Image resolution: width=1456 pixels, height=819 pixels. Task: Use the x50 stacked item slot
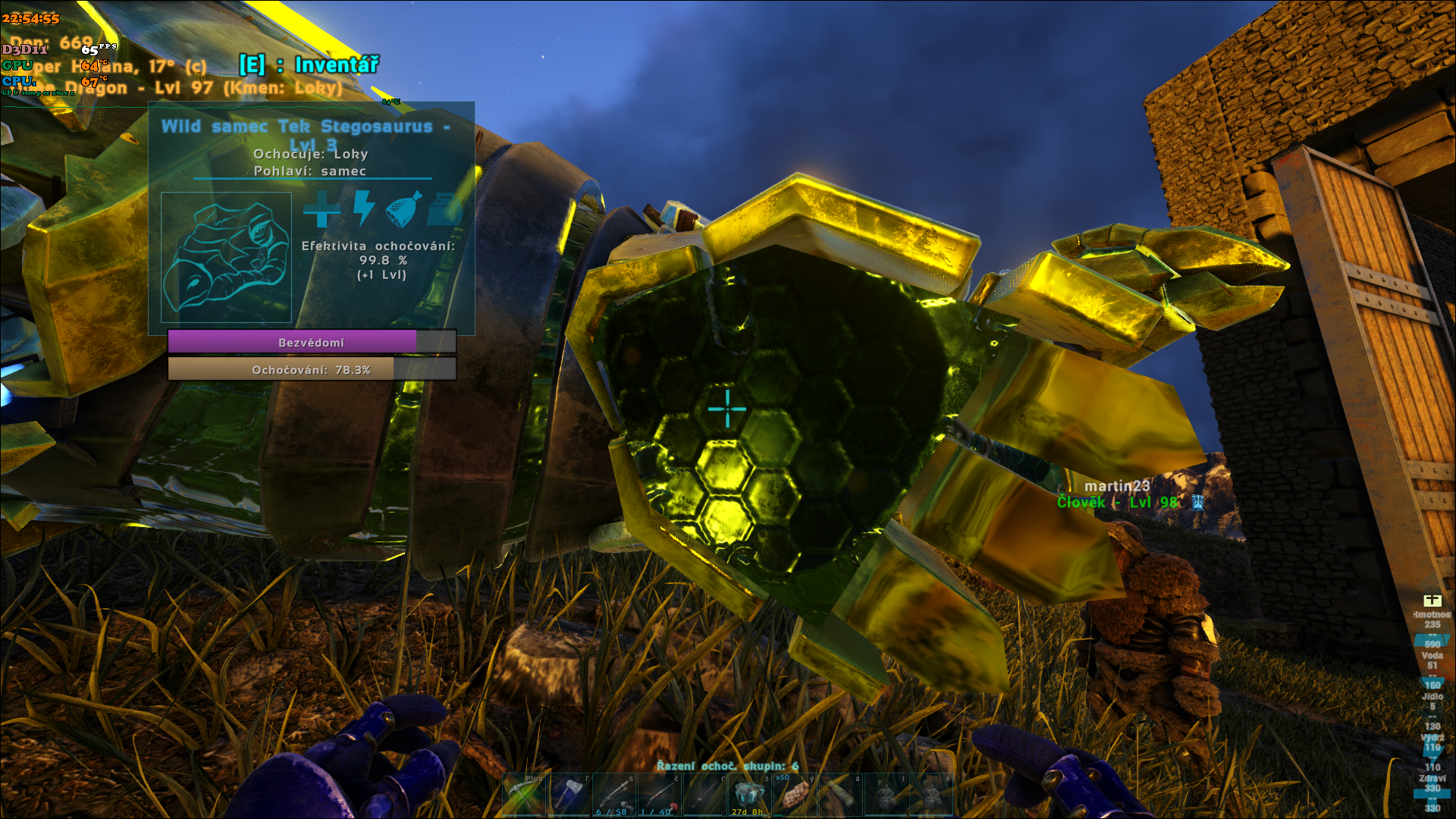[795, 795]
